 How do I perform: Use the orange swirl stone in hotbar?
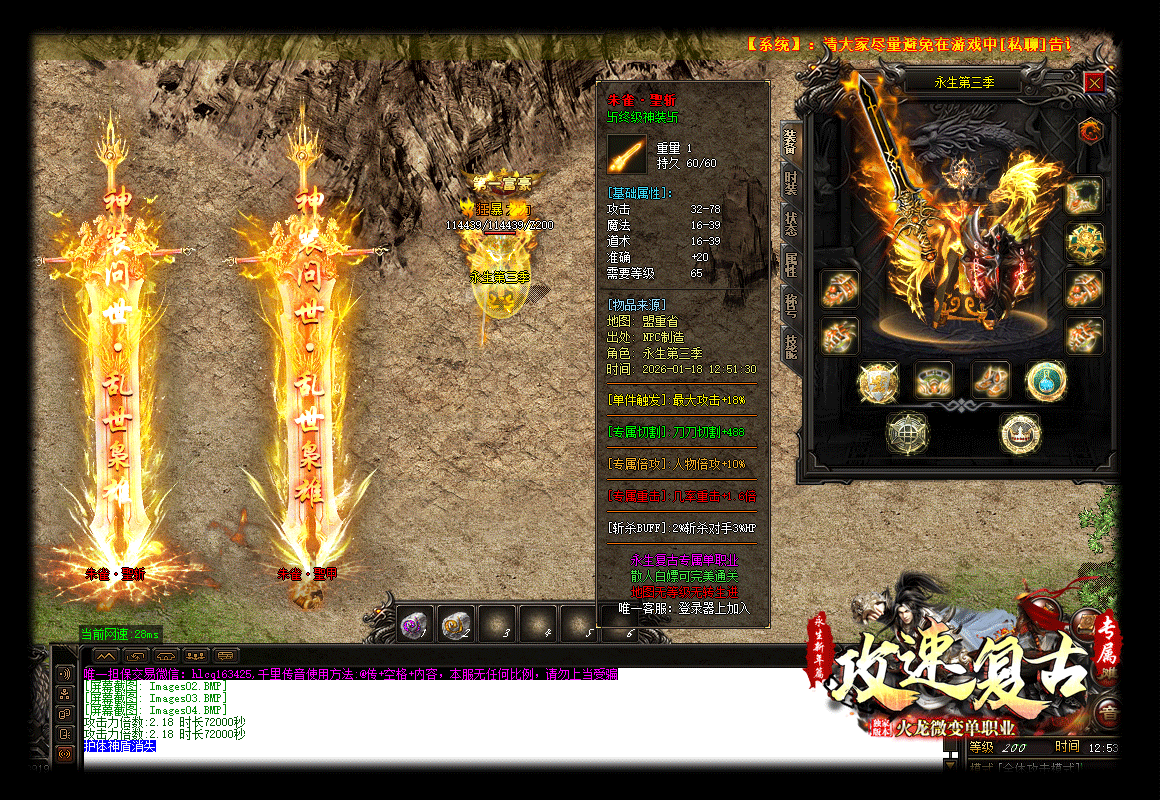[x=455, y=624]
